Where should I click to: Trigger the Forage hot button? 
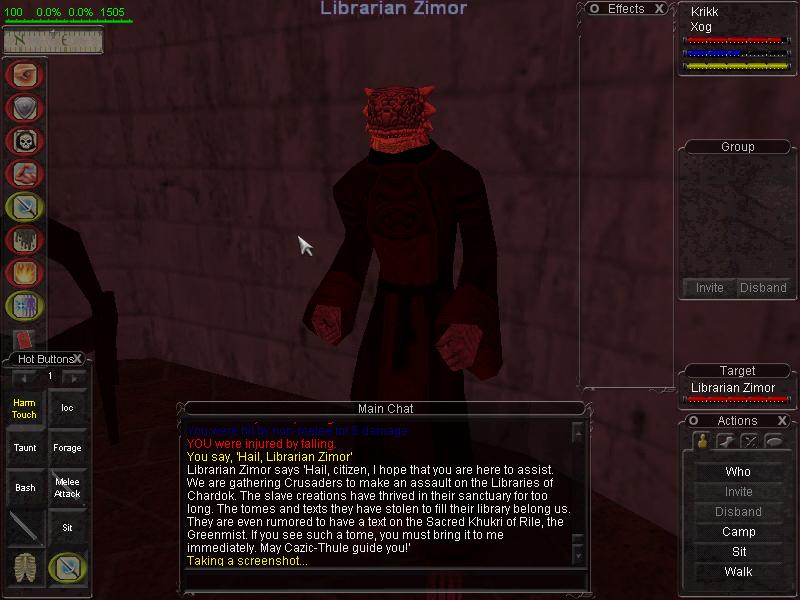67,448
